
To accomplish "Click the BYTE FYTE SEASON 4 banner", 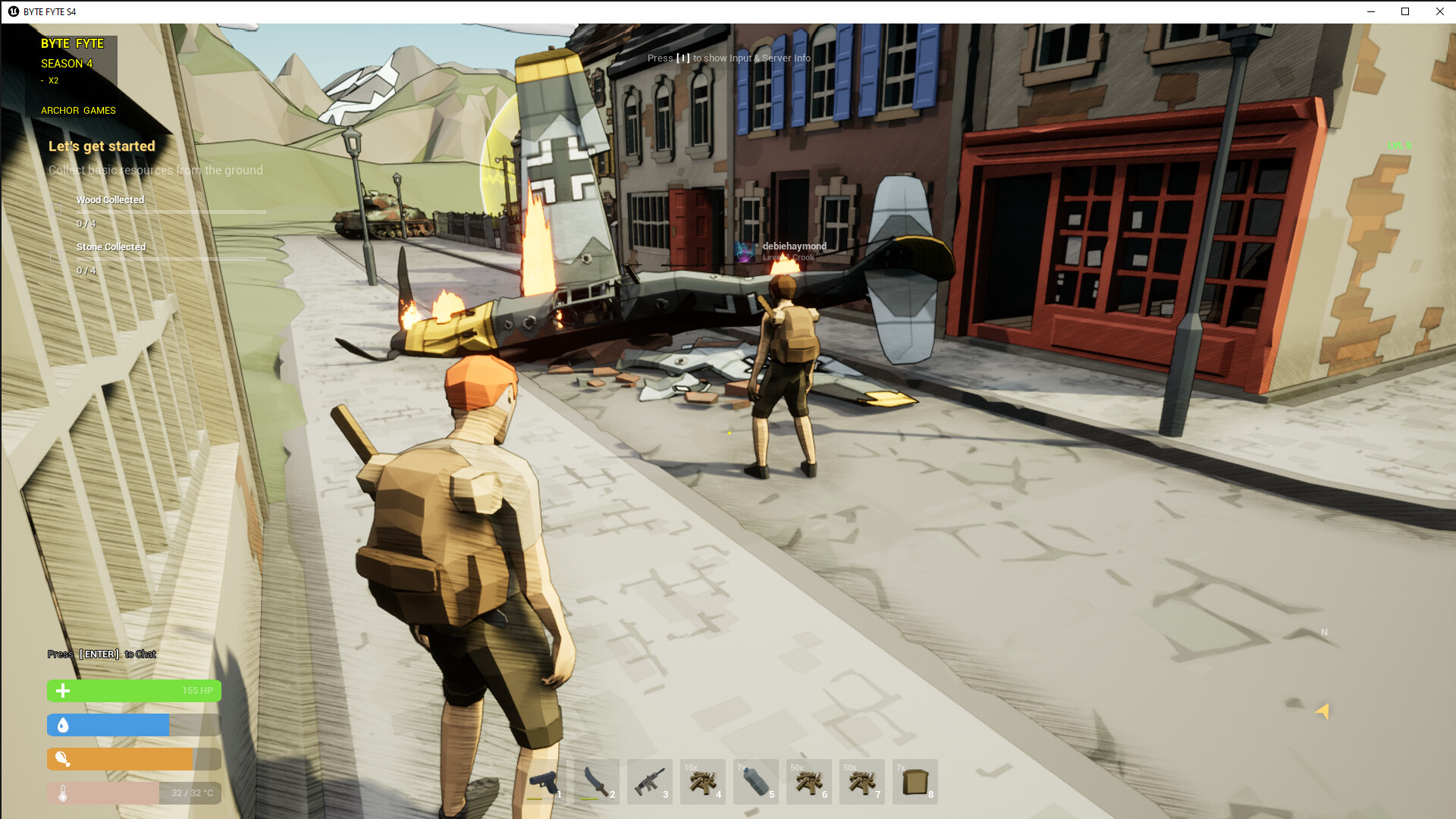I will (72, 53).
